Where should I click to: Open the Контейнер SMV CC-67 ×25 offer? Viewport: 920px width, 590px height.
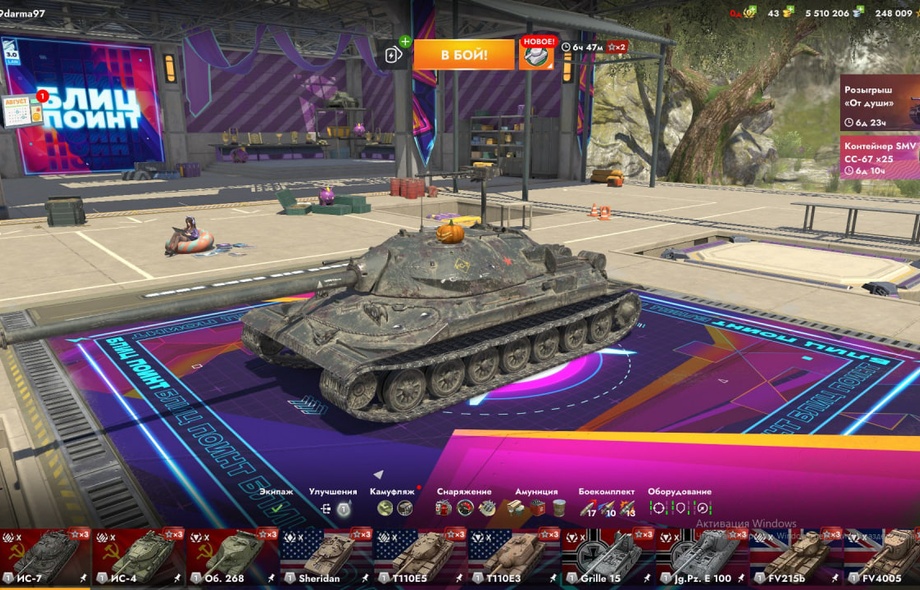(x=878, y=158)
